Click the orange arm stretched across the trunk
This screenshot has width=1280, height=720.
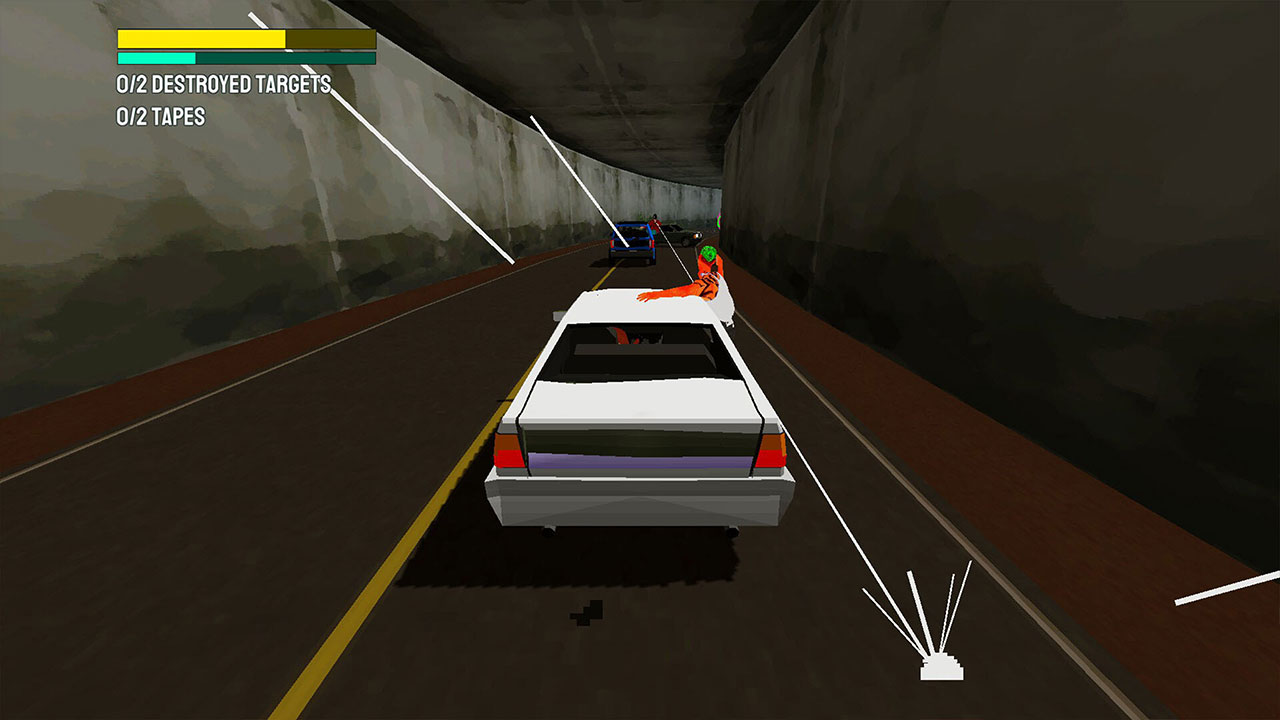(x=670, y=290)
